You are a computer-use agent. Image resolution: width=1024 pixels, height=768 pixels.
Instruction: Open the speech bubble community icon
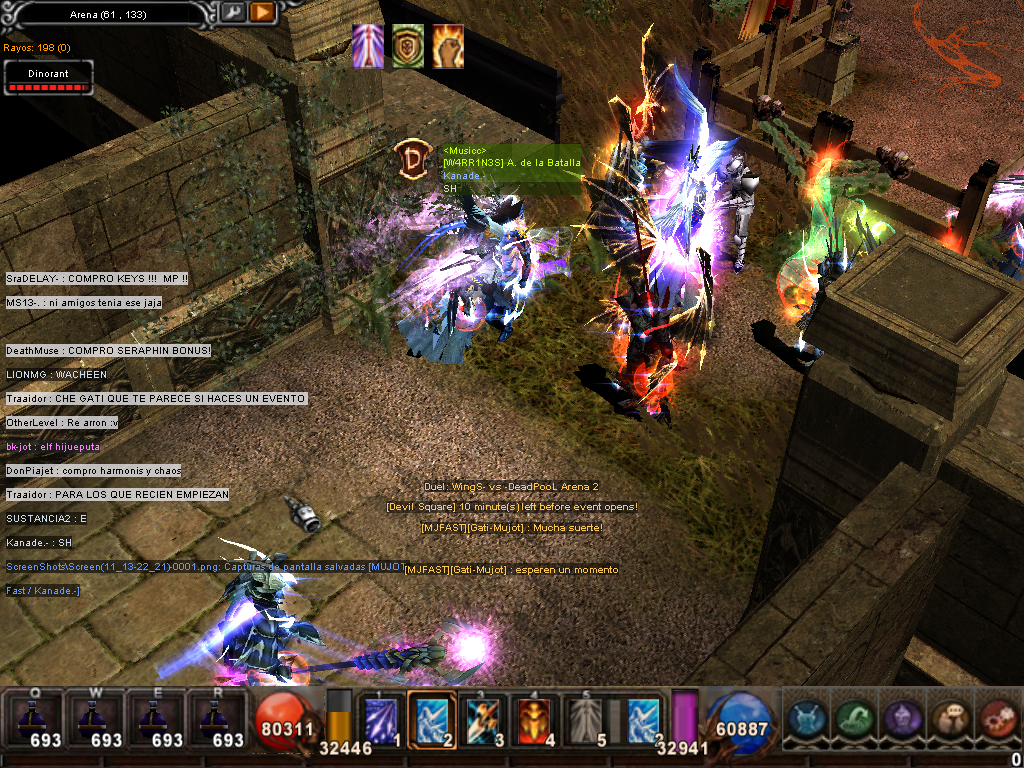tap(947, 719)
